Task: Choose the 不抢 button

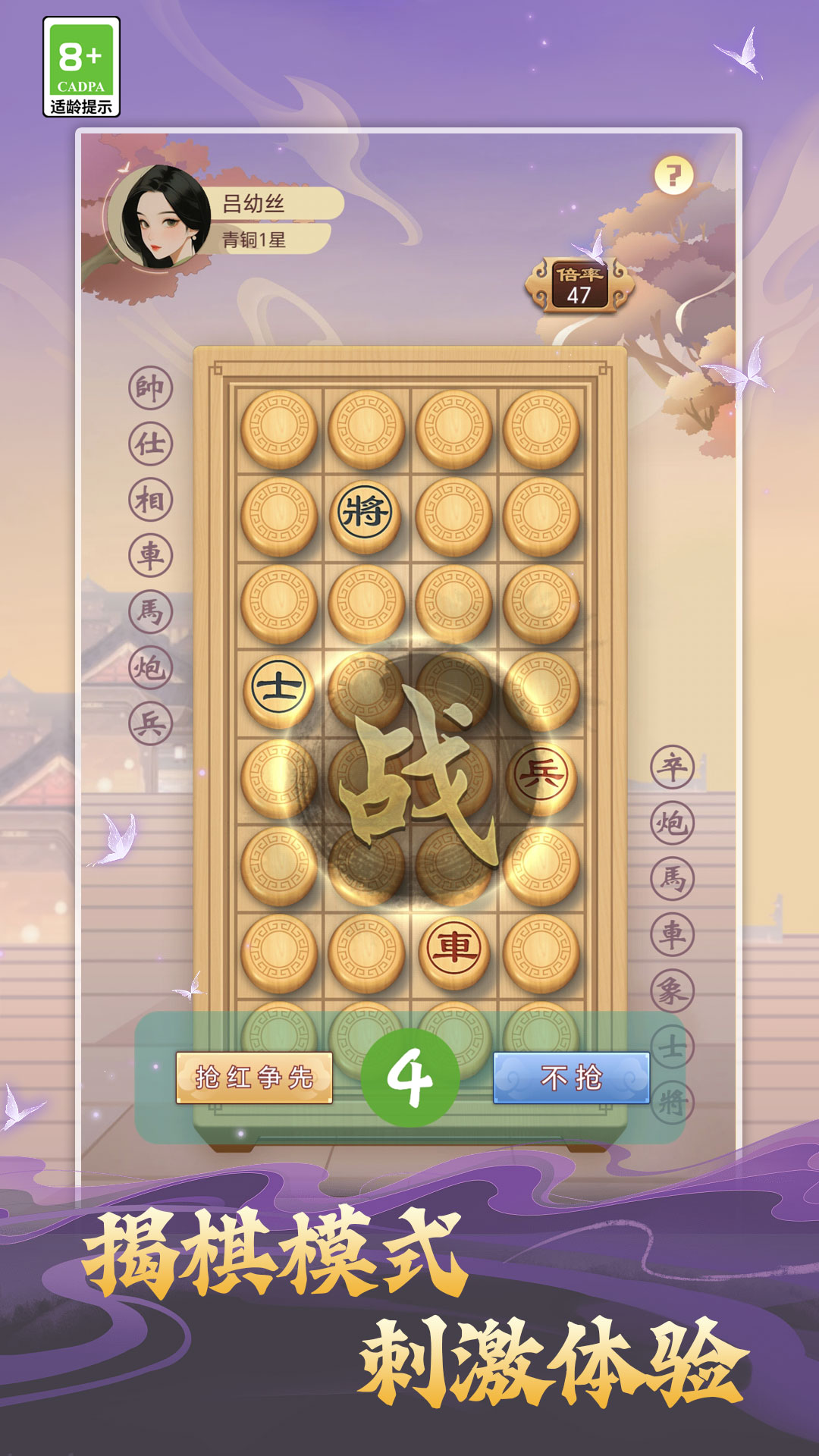Action: point(571,1077)
